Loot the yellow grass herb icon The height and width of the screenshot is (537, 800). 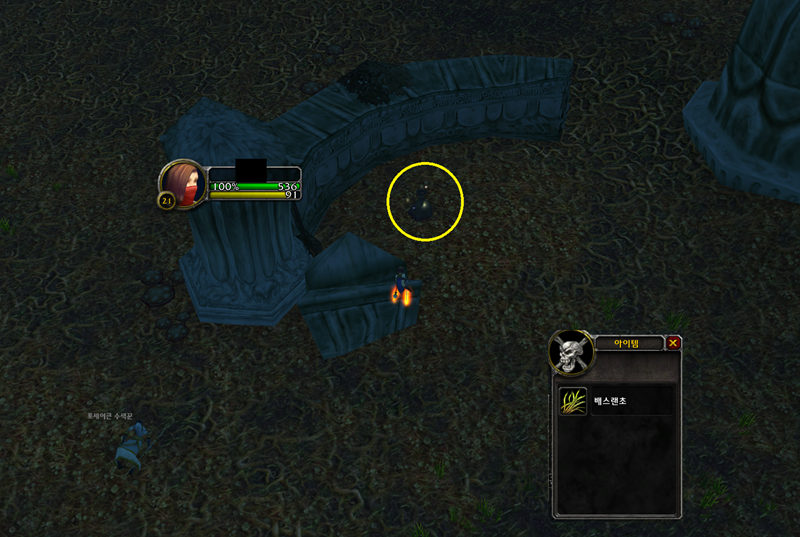point(573,401)
